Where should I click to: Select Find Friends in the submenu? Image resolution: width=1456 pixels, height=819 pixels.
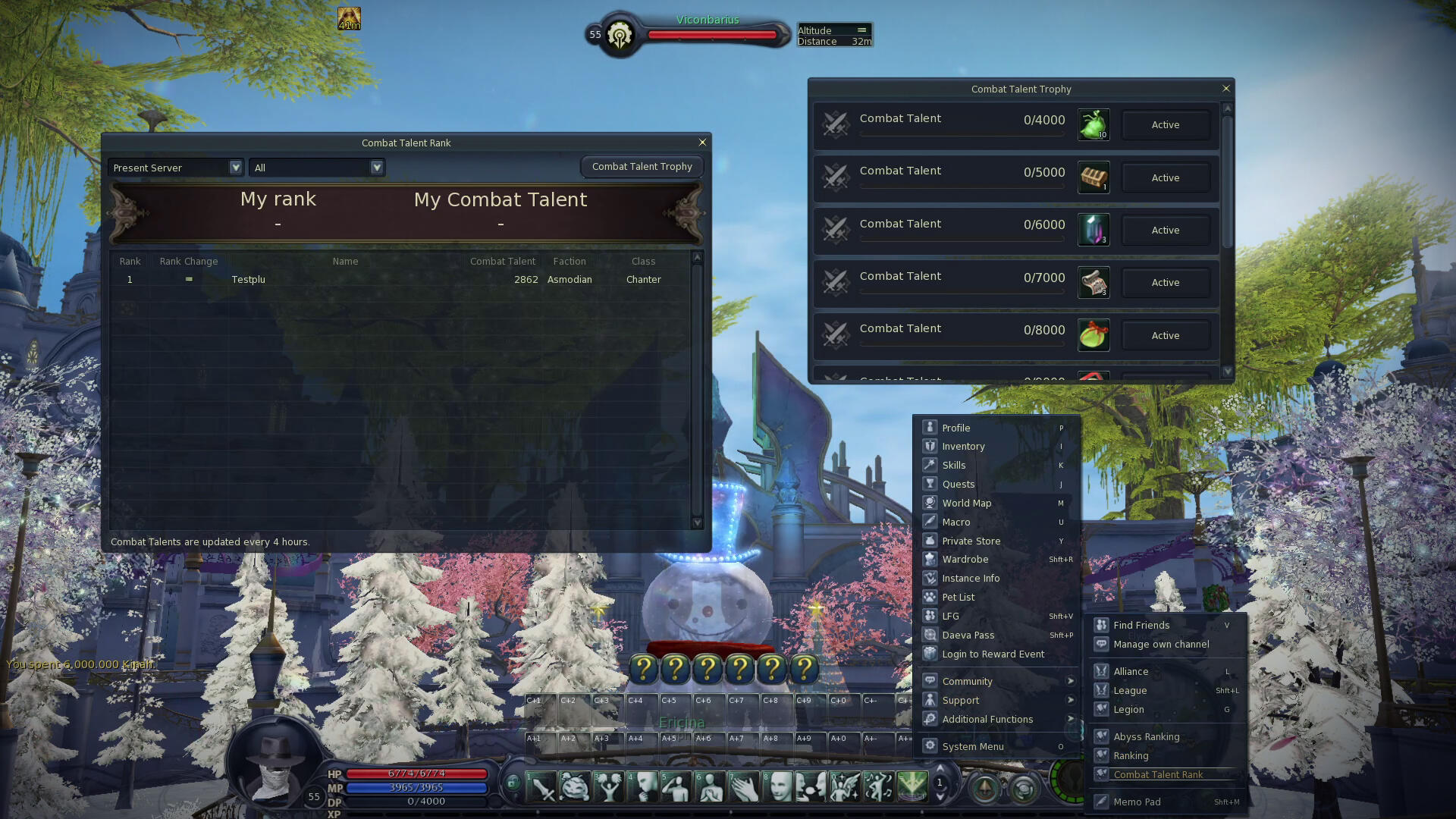click(1141, 626)
